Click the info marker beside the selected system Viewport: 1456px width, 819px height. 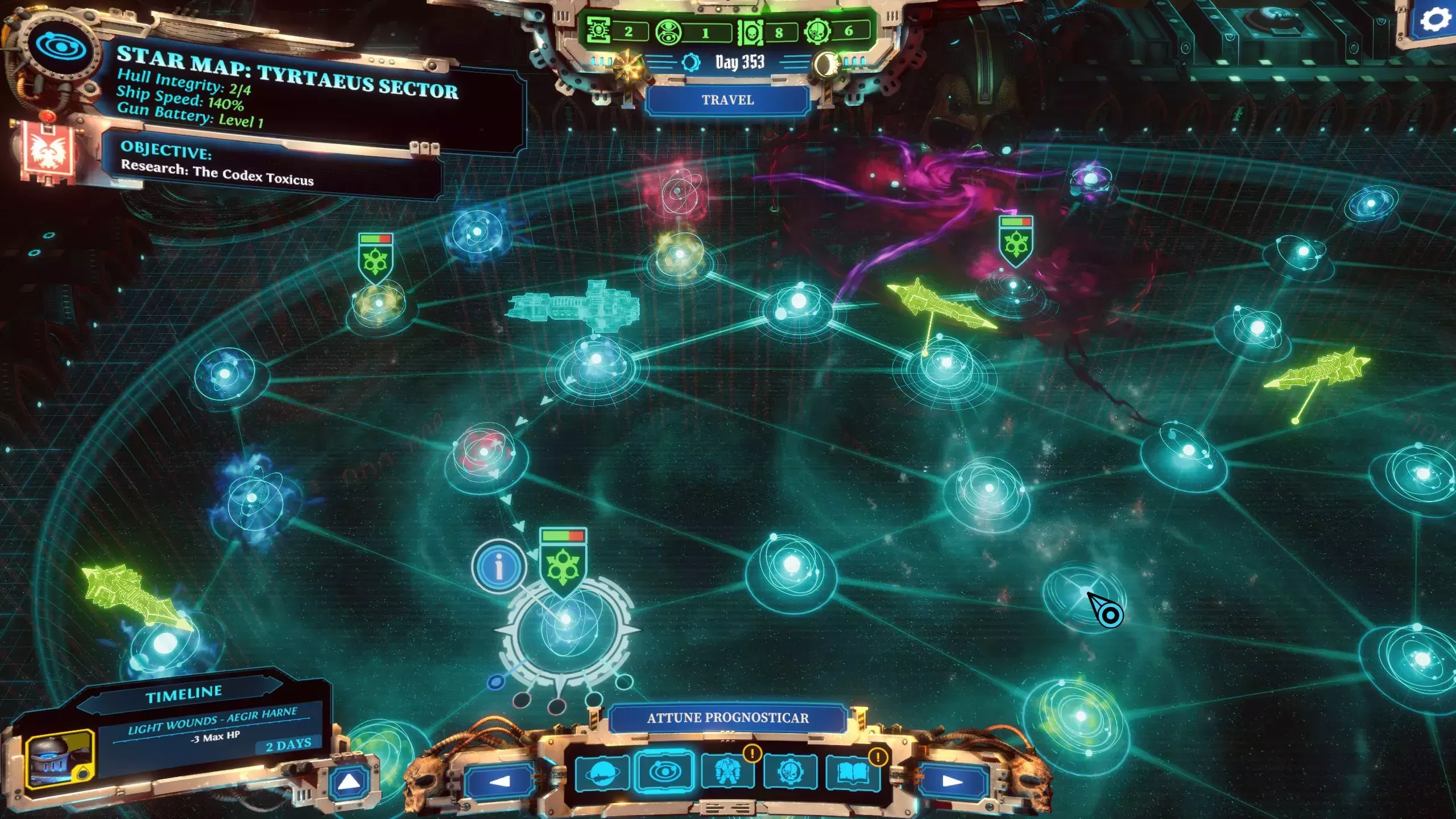[x=499, y=566]
